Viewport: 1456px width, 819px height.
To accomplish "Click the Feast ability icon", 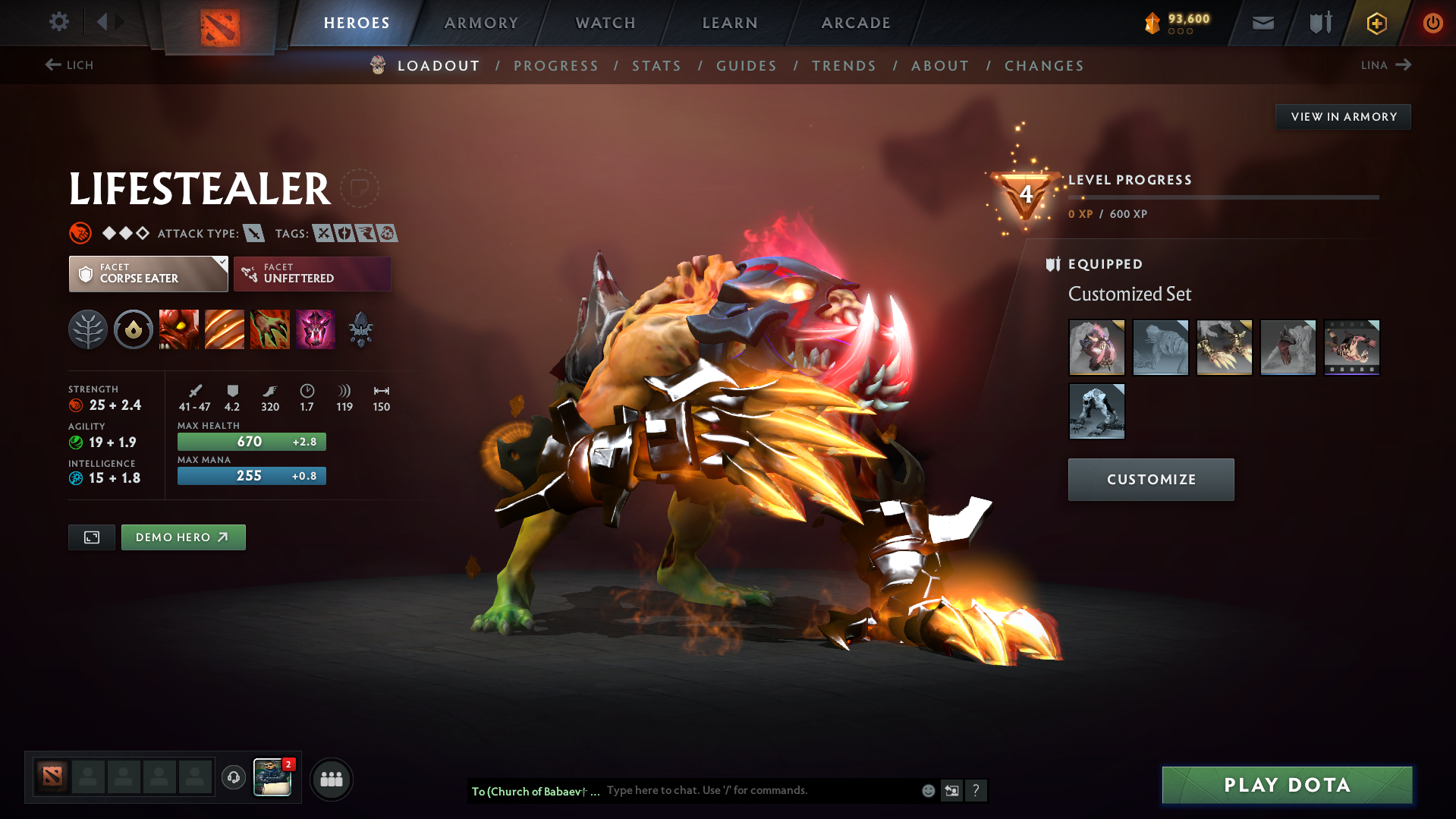I will (225, 329).
